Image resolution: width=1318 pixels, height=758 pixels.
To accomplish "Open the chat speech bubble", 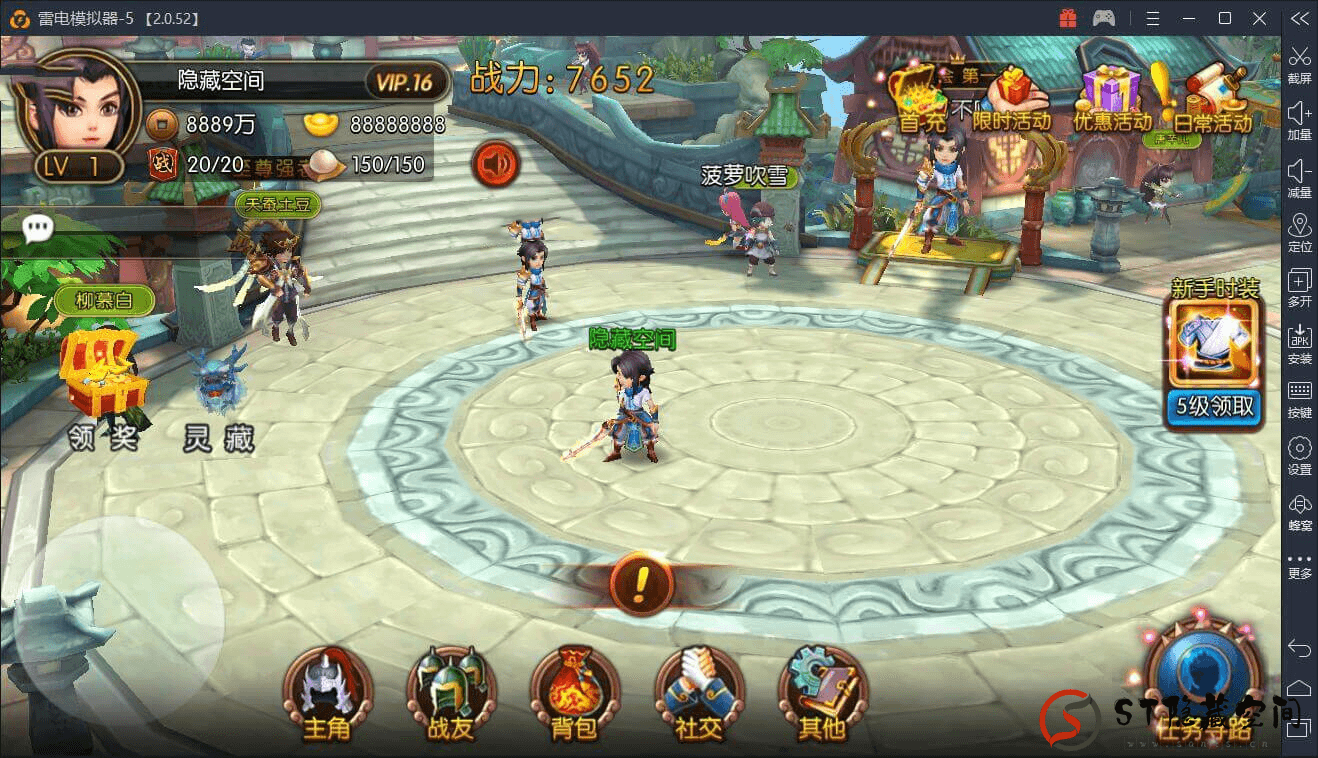I will pyautogui.click(x=38, y=229).
